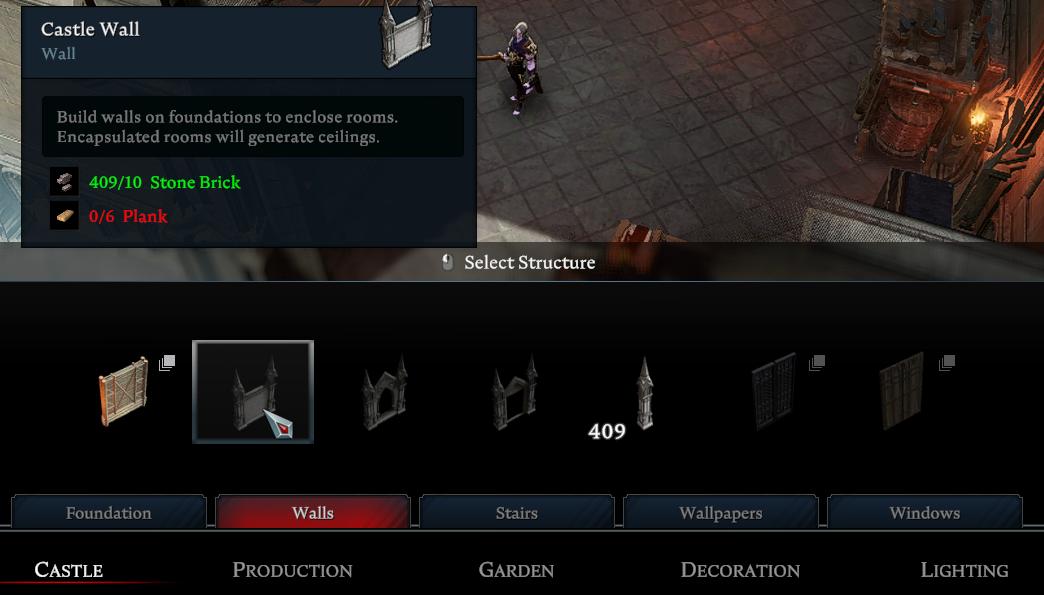Open the Decoration build category
This screenshot has width=1044, height=595.
pos(740,570)
